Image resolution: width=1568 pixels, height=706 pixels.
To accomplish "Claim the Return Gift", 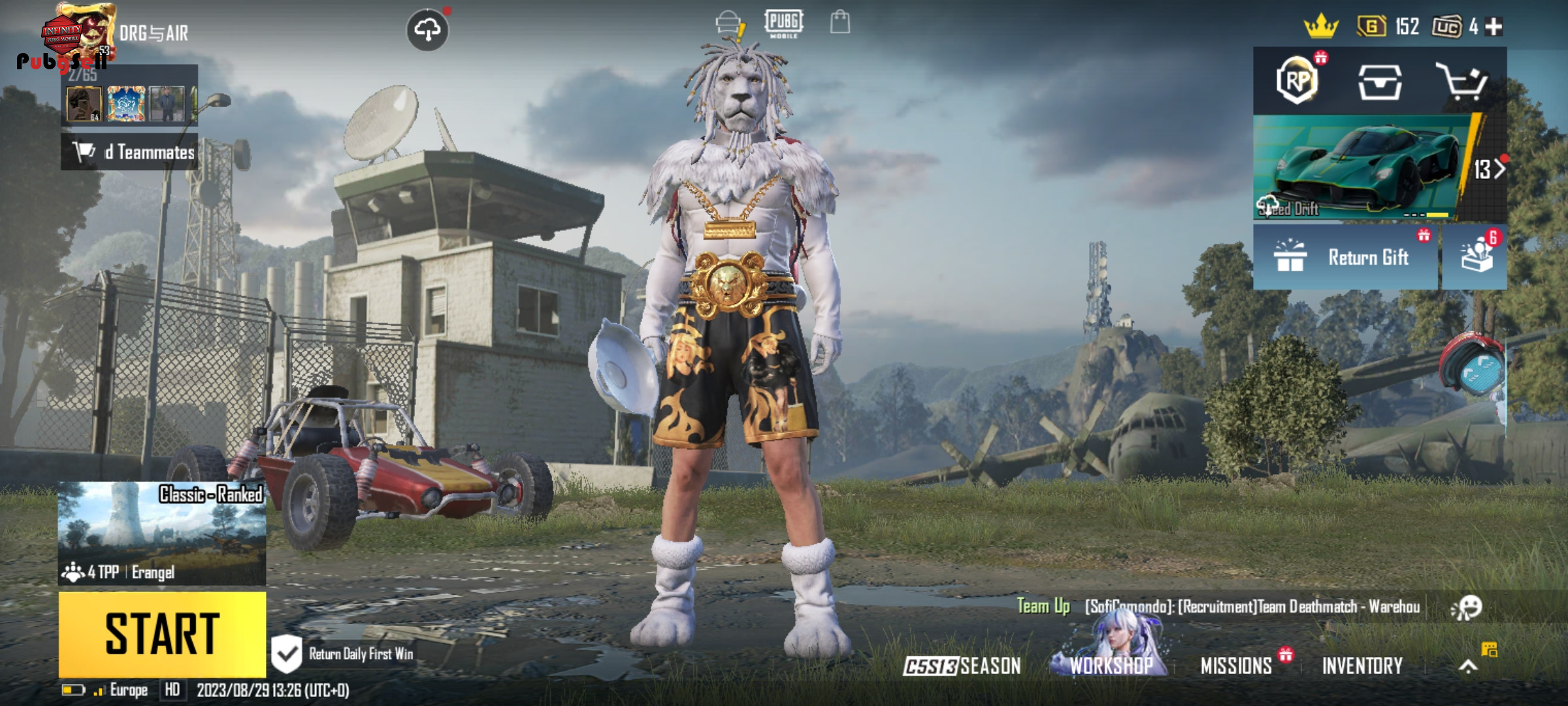I will pos(1346,258).
